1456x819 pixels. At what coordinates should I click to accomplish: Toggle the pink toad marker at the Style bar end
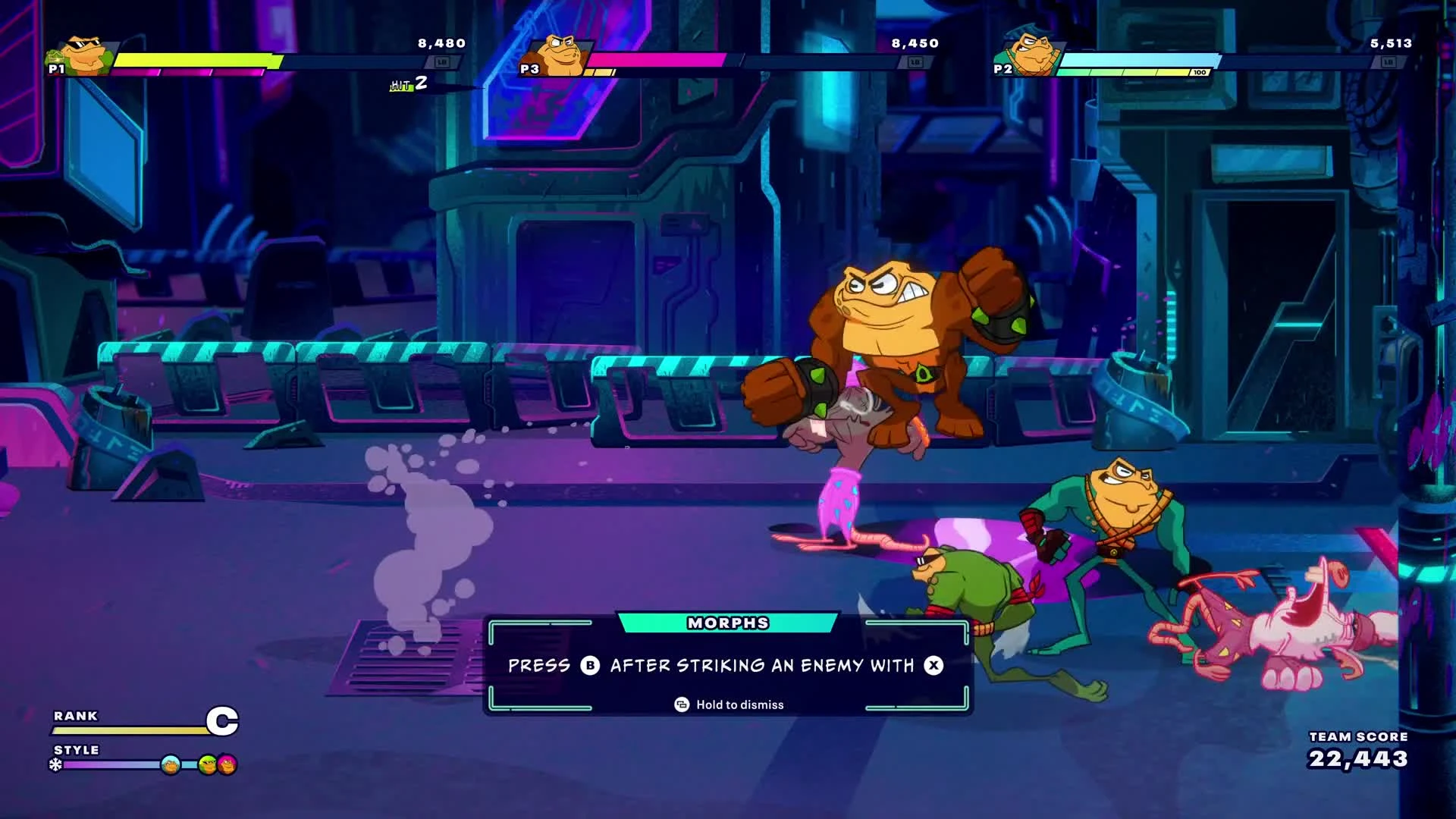tap(226, 764)
